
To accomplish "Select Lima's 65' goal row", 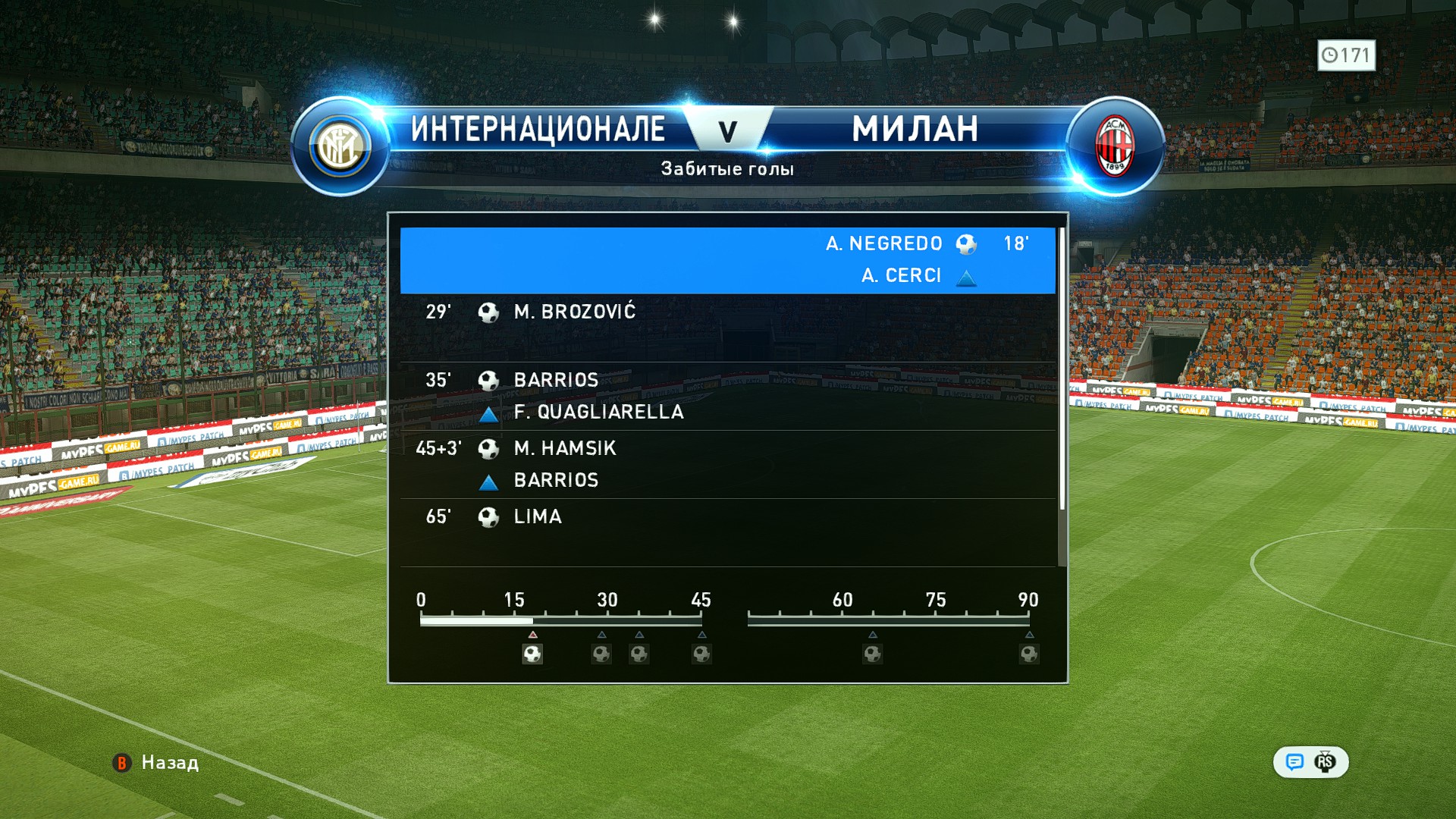I will [x=727, y=531].
